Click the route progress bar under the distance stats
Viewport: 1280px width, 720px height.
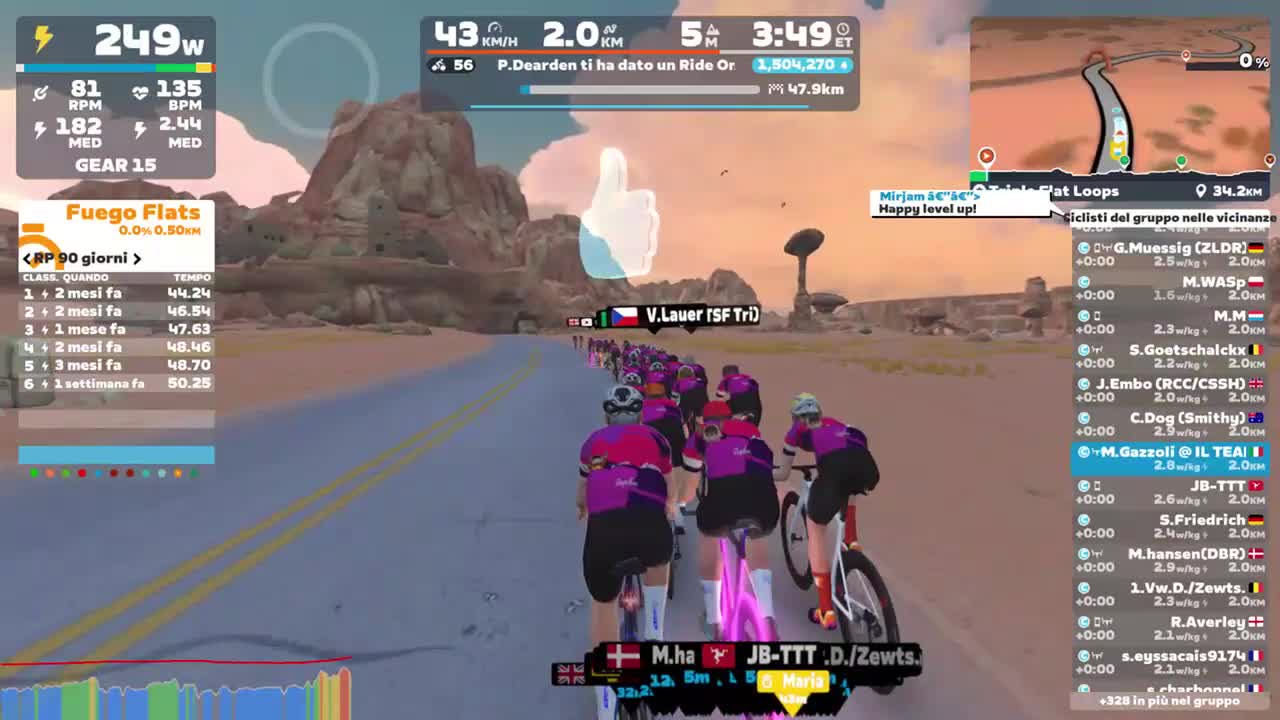click(x=640, y=90)
